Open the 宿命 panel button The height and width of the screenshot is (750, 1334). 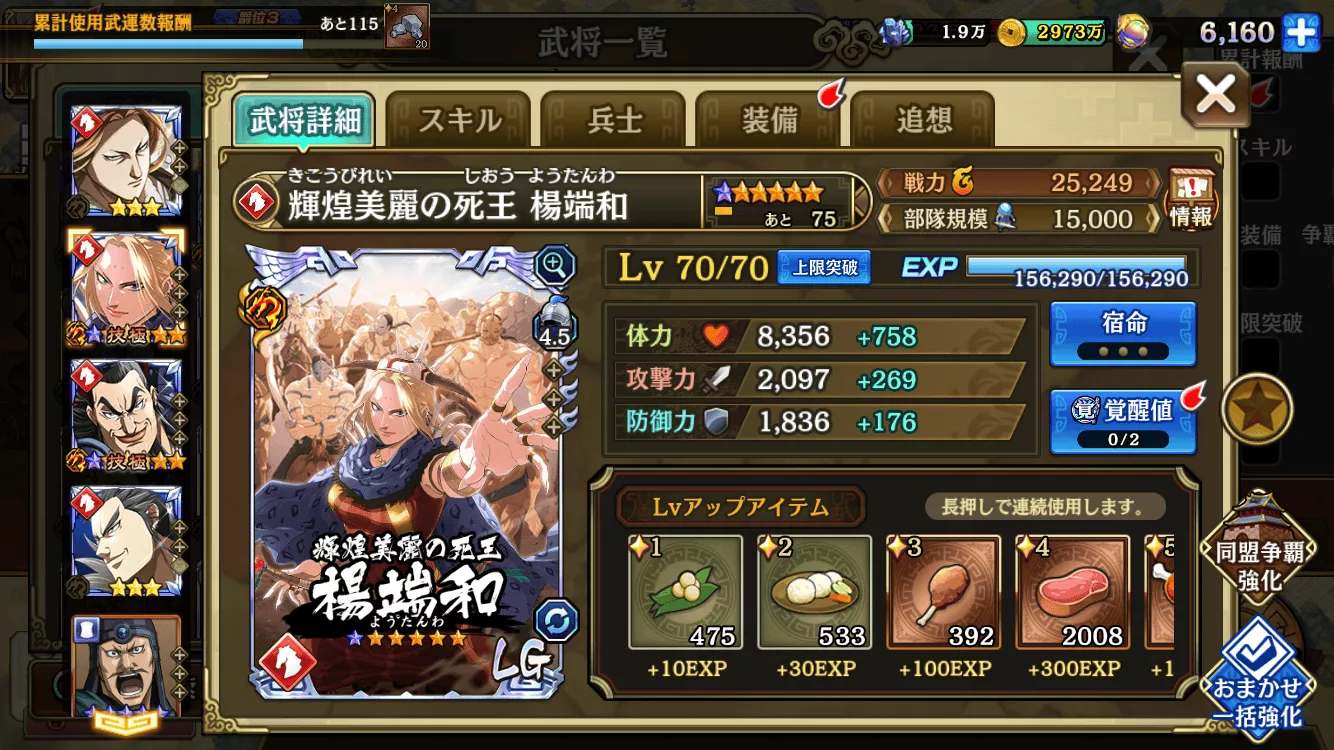click(1122, 334)
